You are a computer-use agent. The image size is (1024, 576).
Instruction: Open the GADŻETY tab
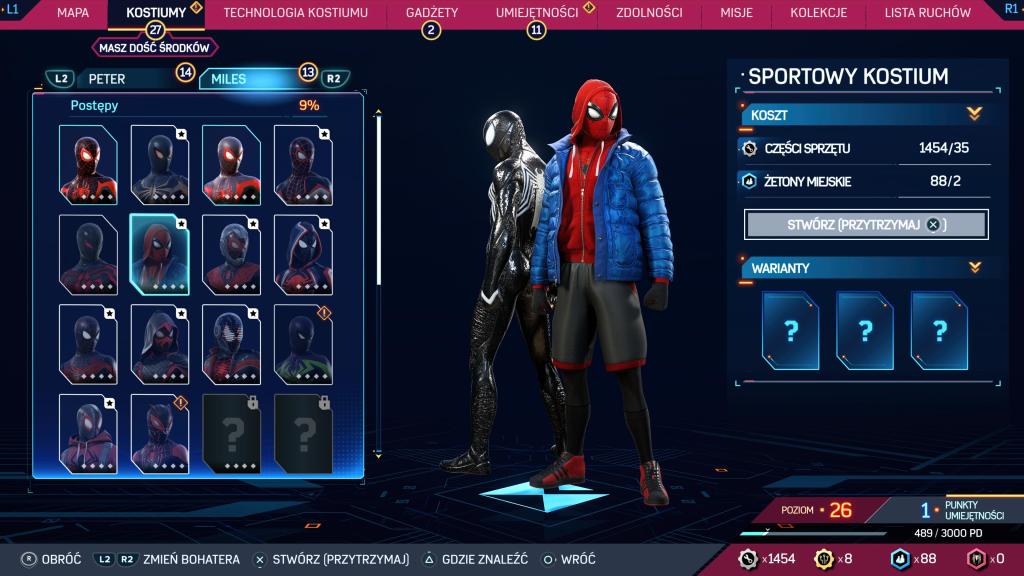(x=432, y=13)
